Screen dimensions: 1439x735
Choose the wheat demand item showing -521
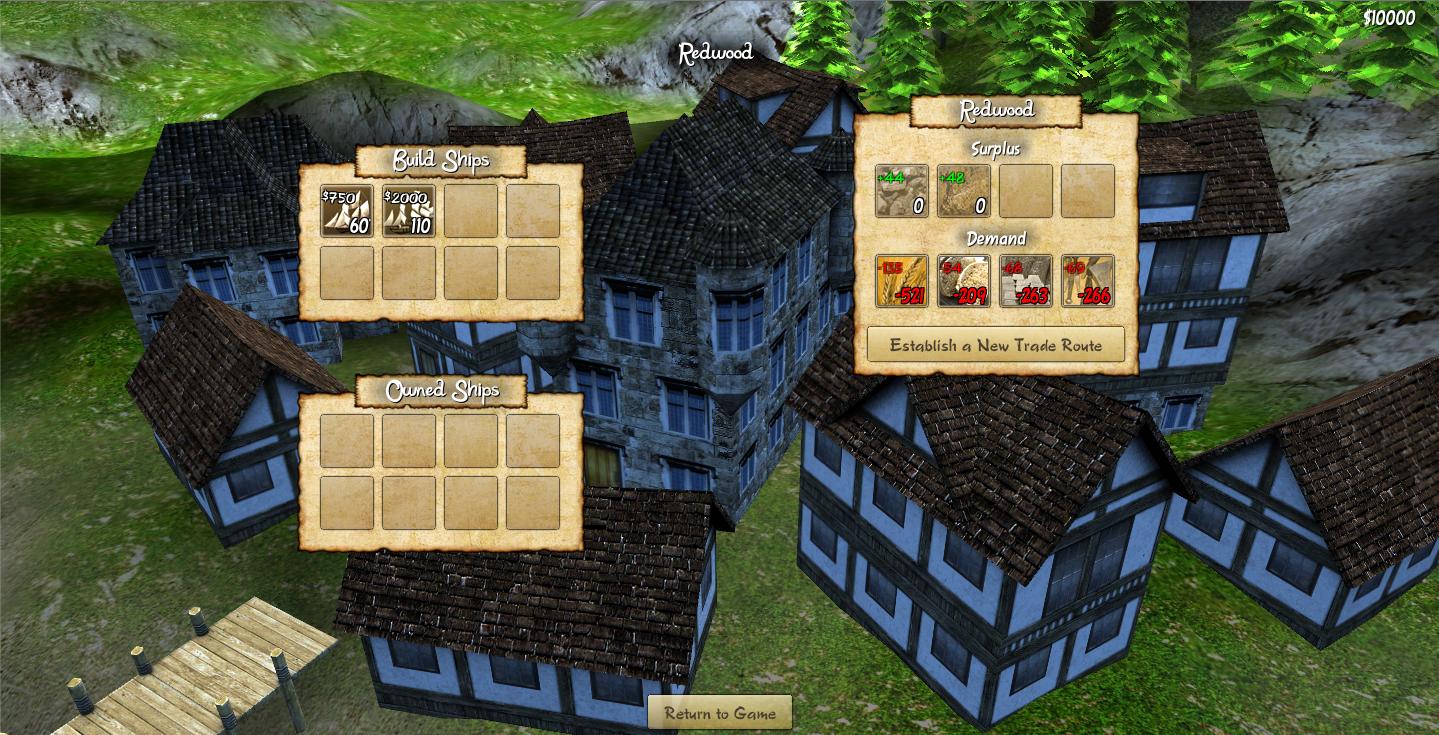coord(901,281)
